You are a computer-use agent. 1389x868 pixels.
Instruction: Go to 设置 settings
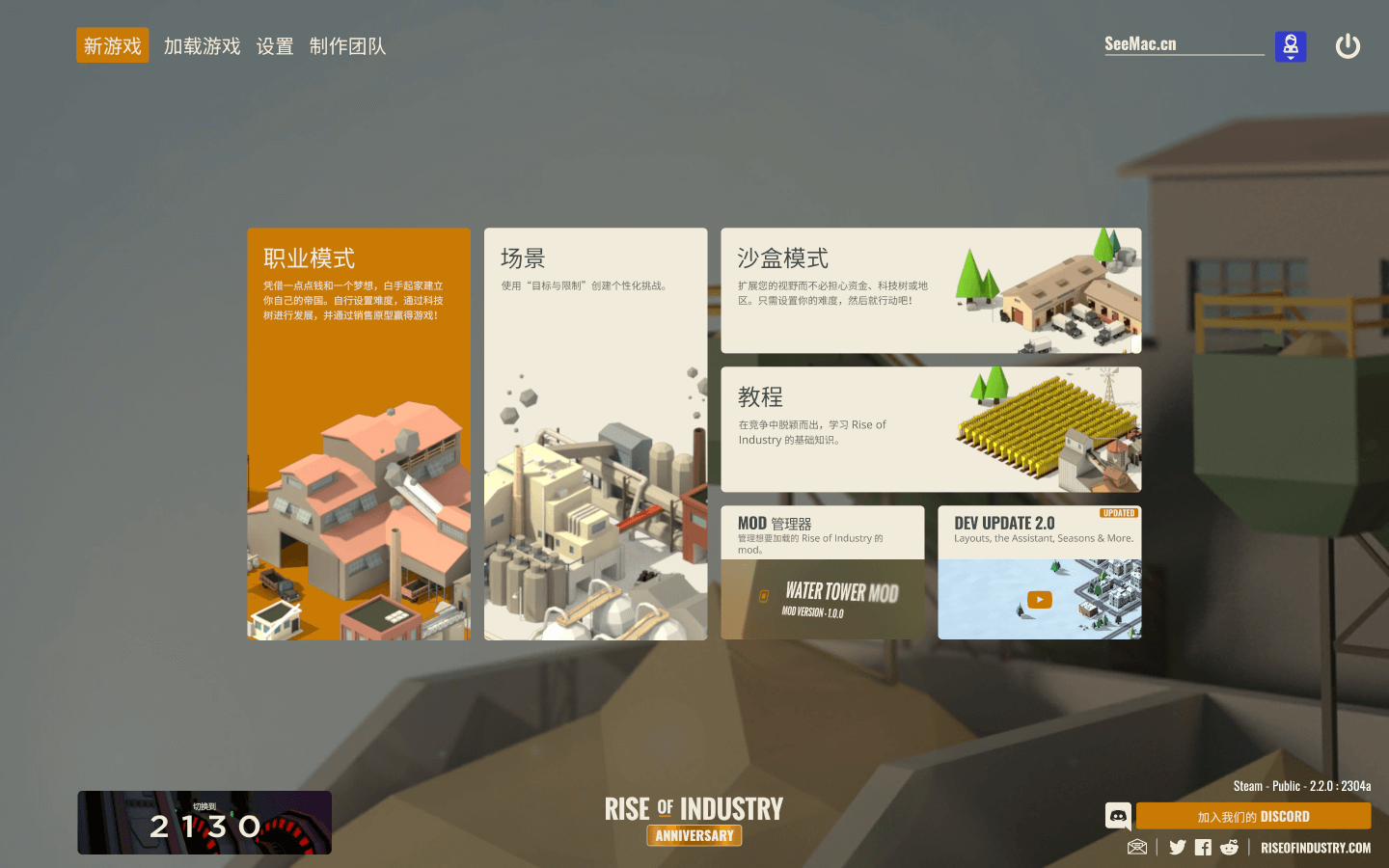pyautogui.click(x=275, y=45)
